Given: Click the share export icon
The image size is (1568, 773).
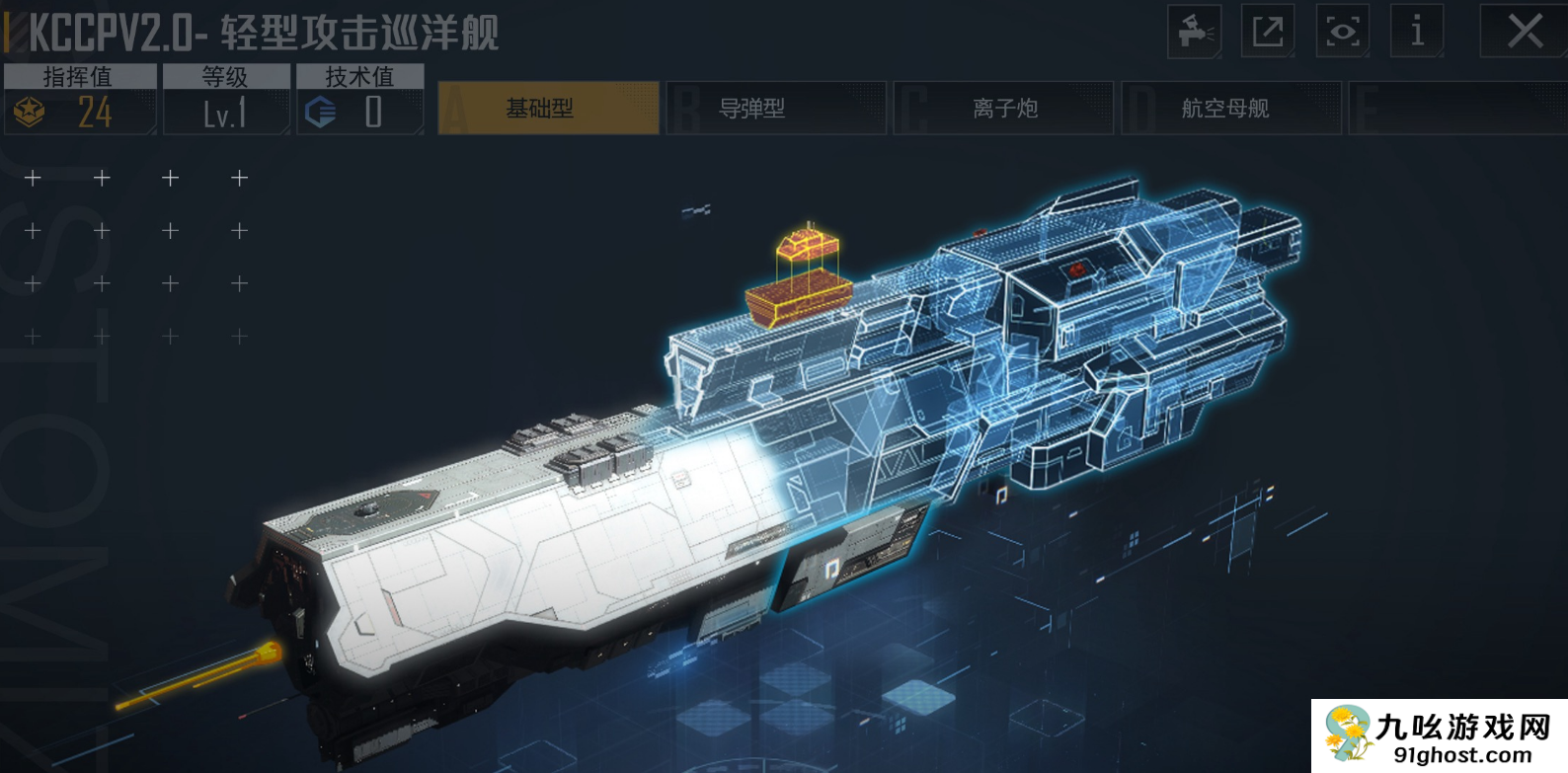Looking at the screenshot, I should [x=1268, y=32].
